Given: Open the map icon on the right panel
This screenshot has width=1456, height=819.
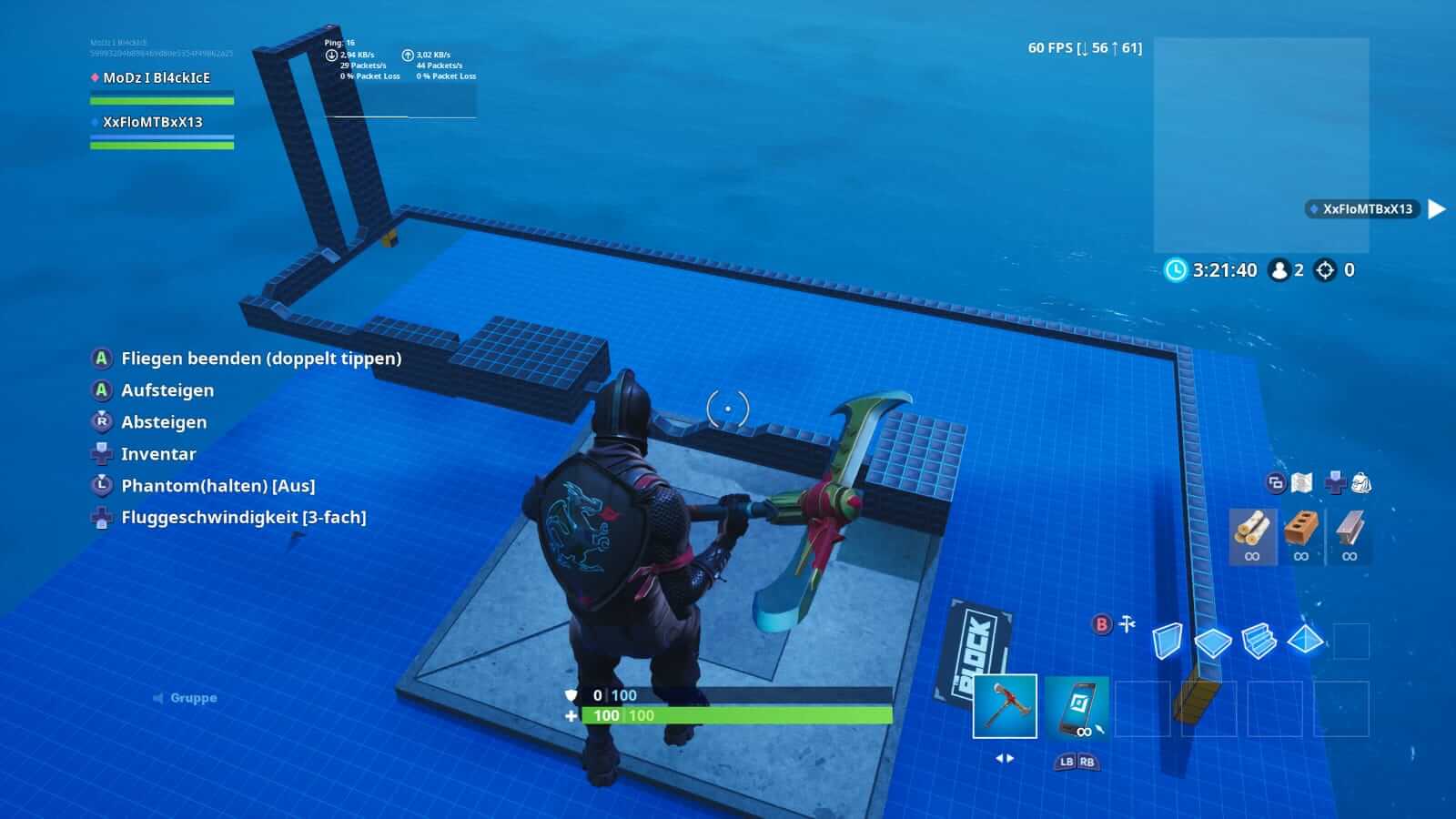Looking at the screenshot, I should click(x=1301, y=482).
